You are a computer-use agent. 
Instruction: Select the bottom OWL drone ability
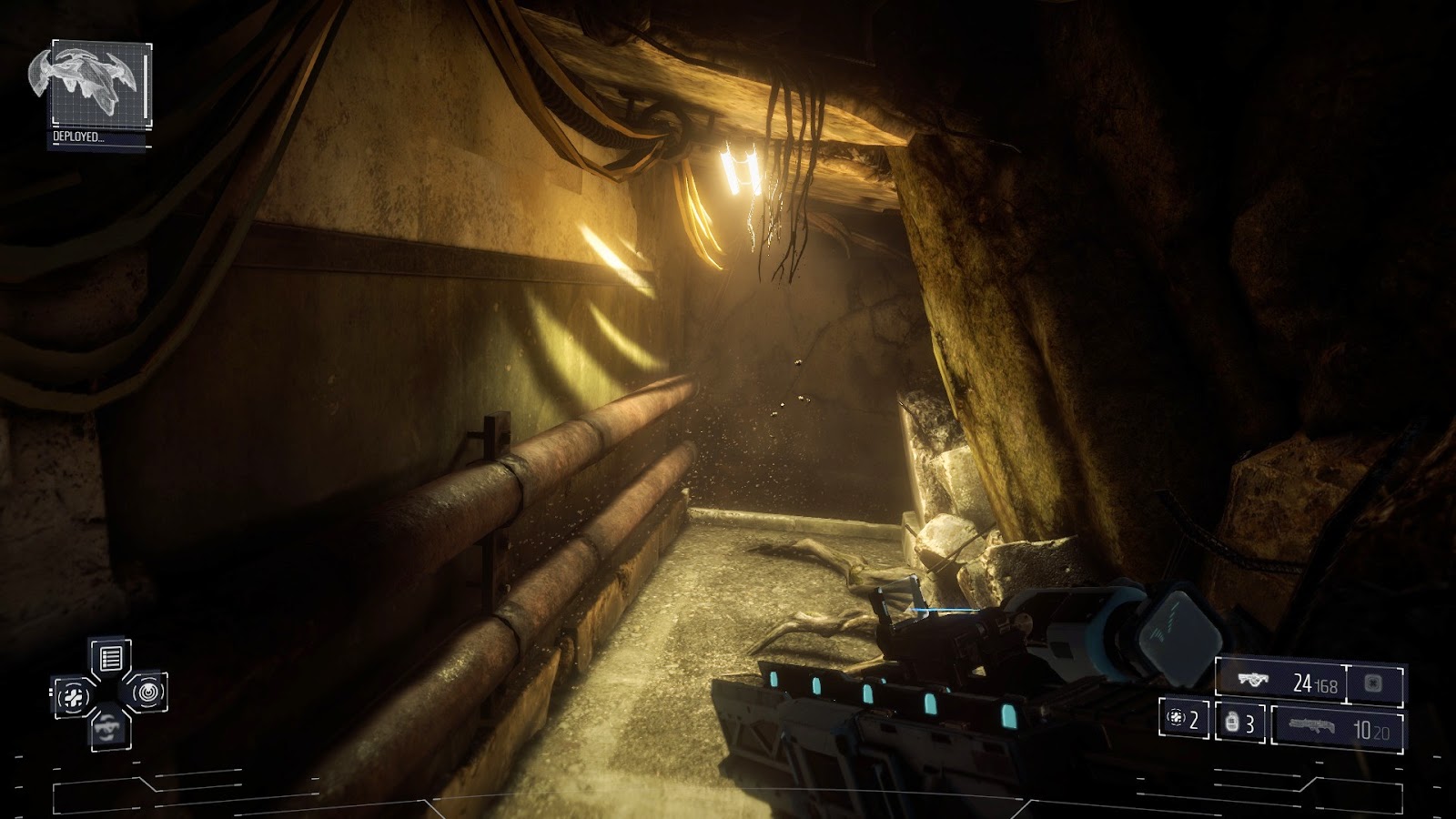110,728
